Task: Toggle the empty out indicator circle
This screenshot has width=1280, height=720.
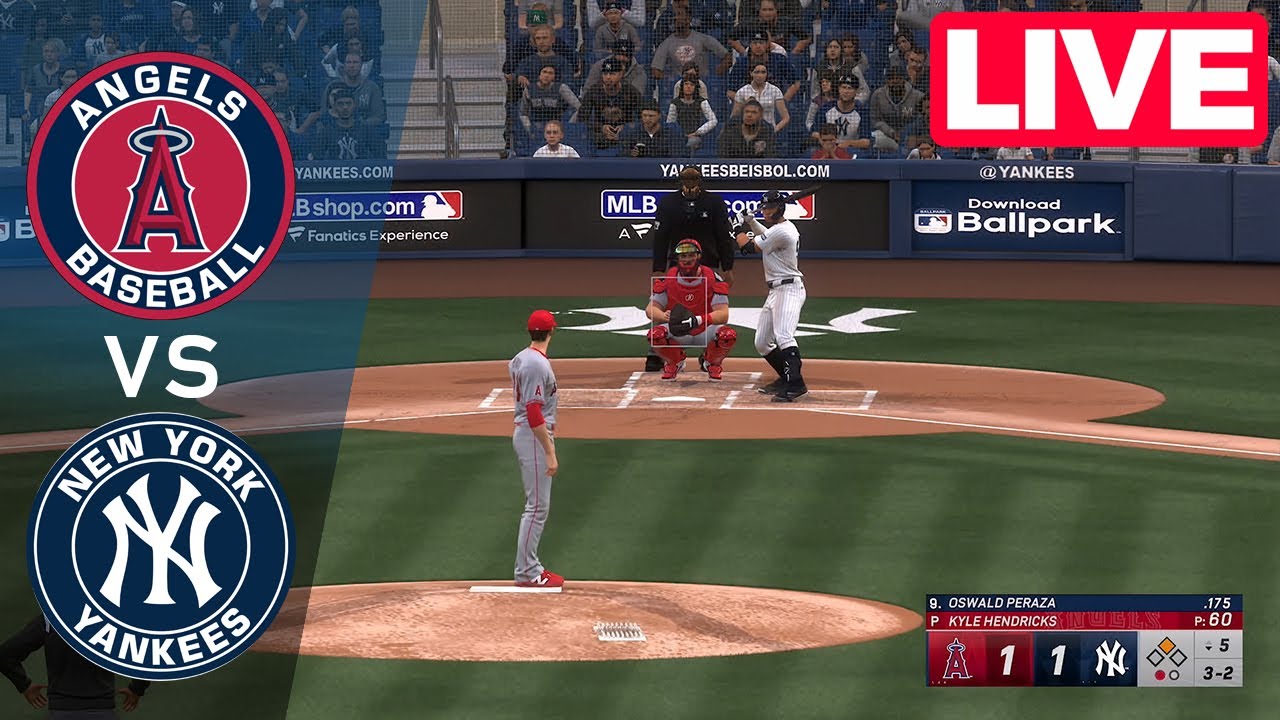Action: (x=1175, y=676)
